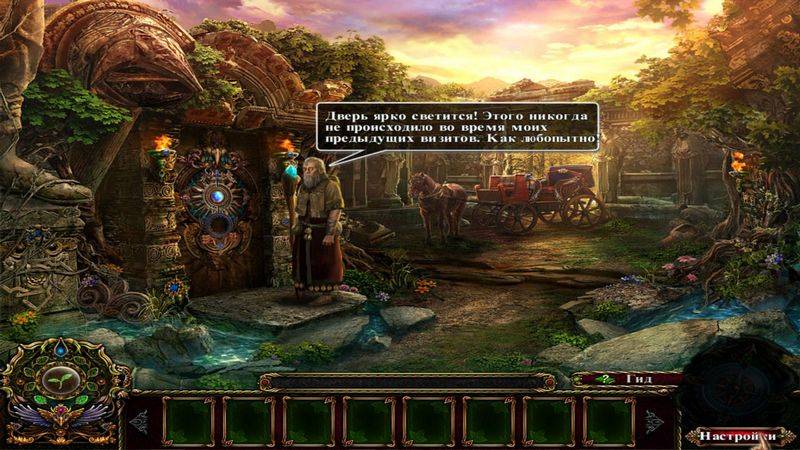The height and width of the screenshot is (450, 800).
Task: Dismiss the old man's speech bubble
Action: pos(459,127)
